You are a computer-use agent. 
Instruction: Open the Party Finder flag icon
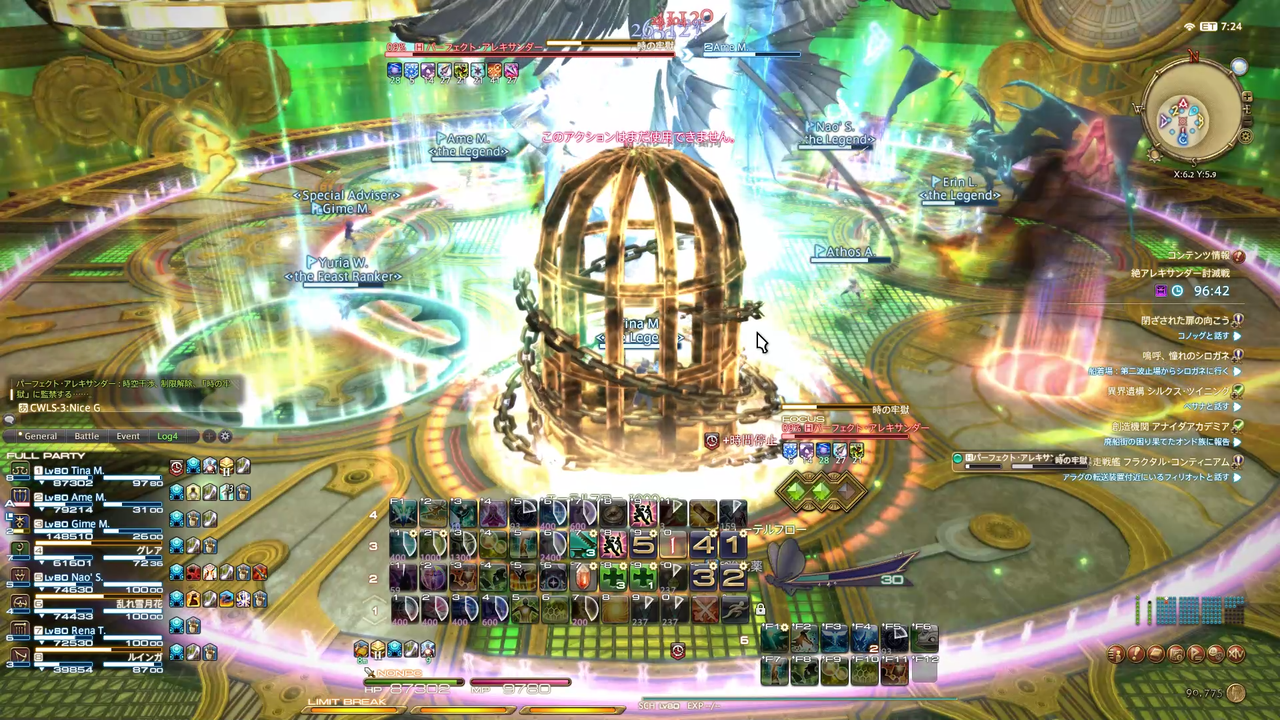1195,654
